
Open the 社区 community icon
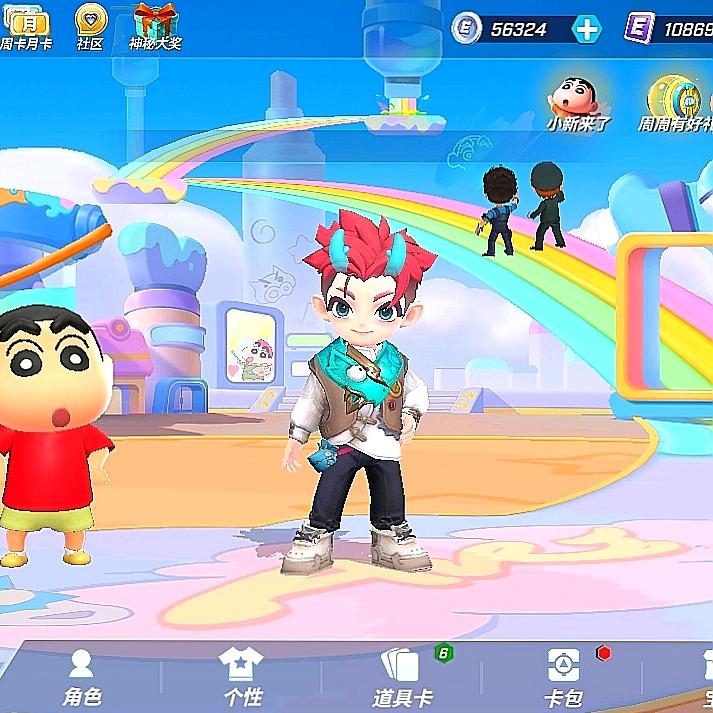[90, 24]
